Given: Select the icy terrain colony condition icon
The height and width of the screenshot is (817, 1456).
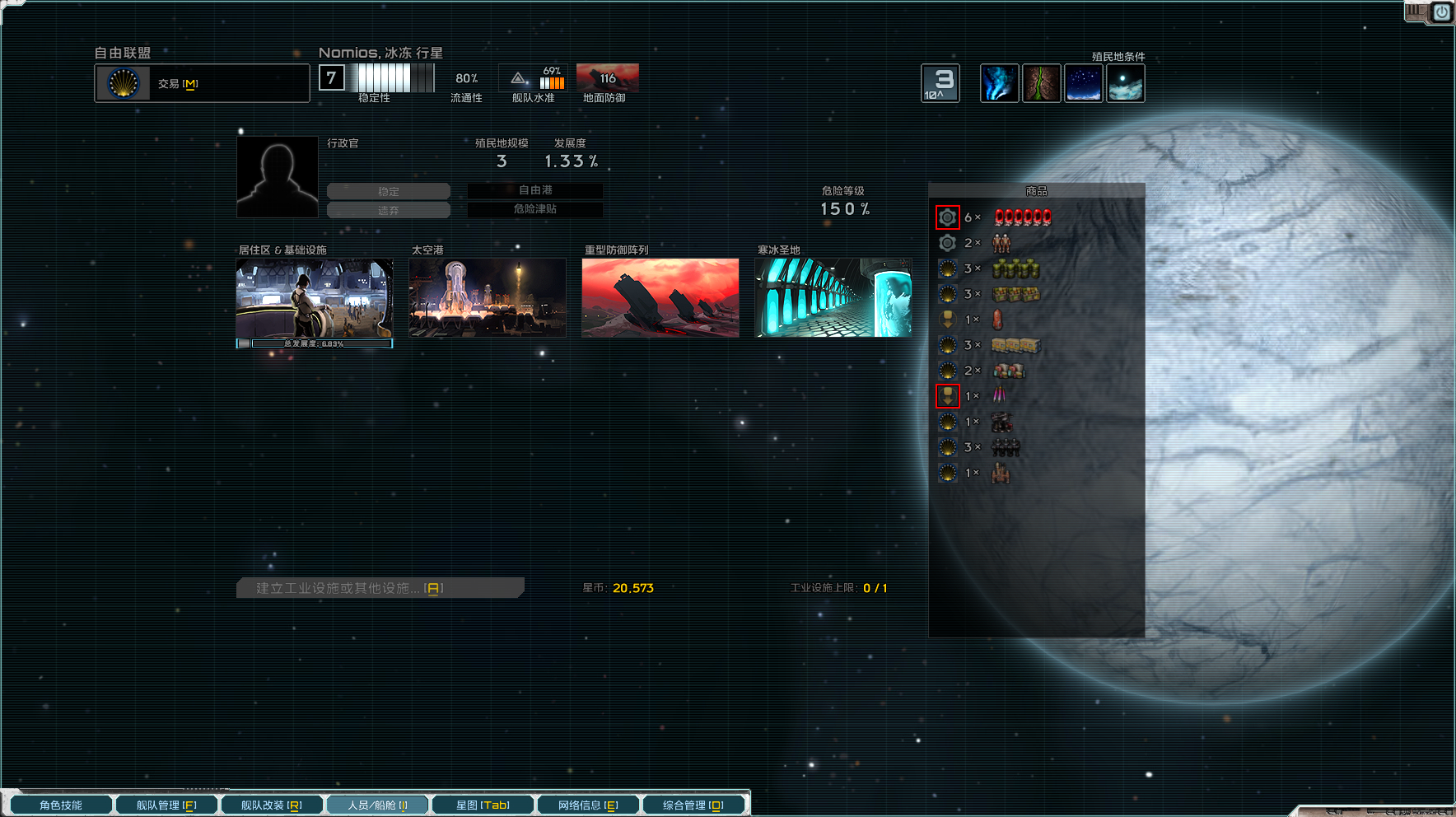Looking at the screenshot, I should [1126, 82].
